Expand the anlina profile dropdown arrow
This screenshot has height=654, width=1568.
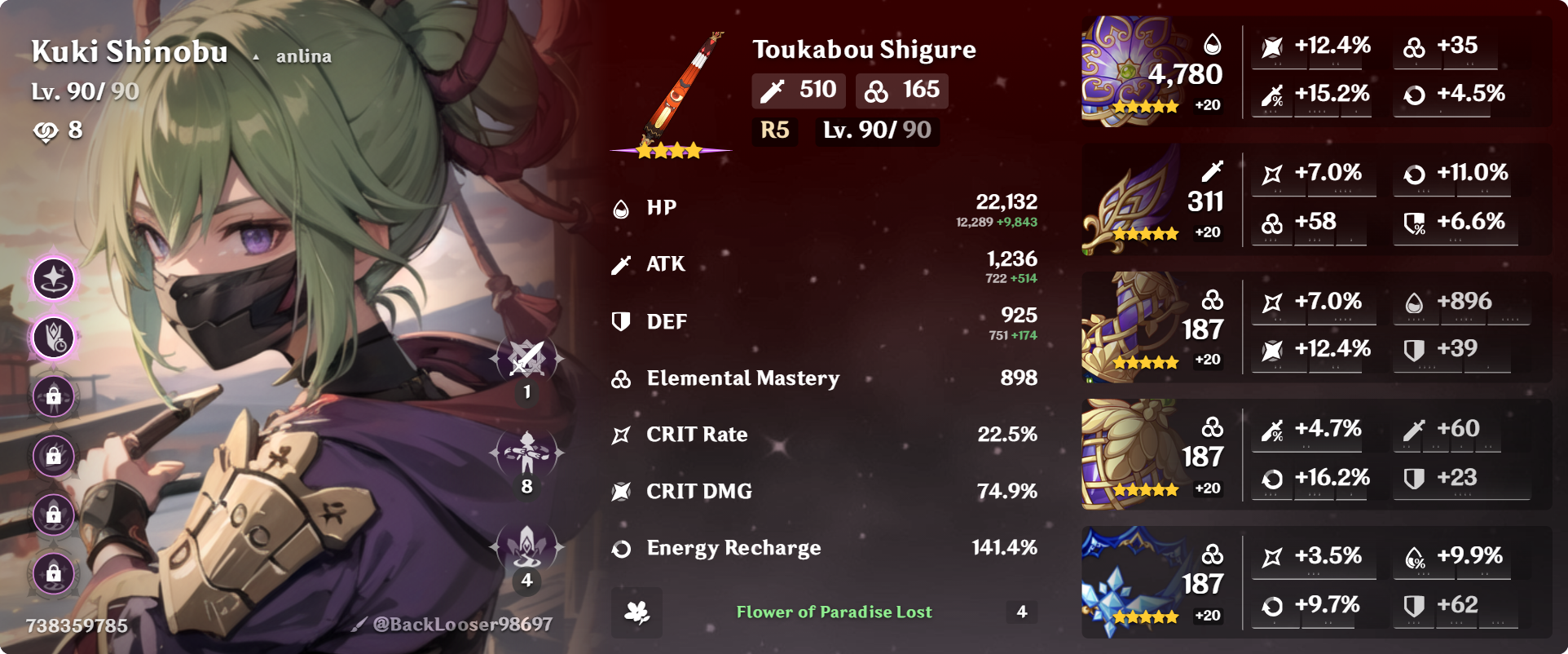coord(258,55)
